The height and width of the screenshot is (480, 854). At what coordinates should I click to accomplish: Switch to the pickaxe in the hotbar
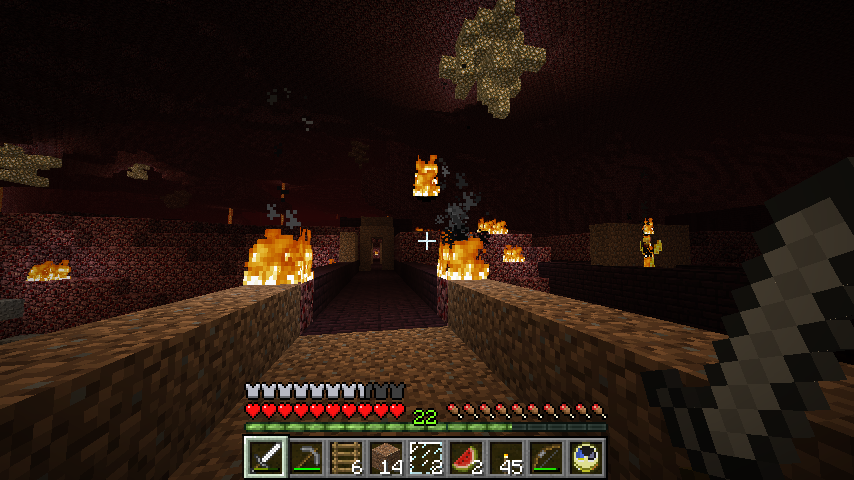[x=306, y=458]
